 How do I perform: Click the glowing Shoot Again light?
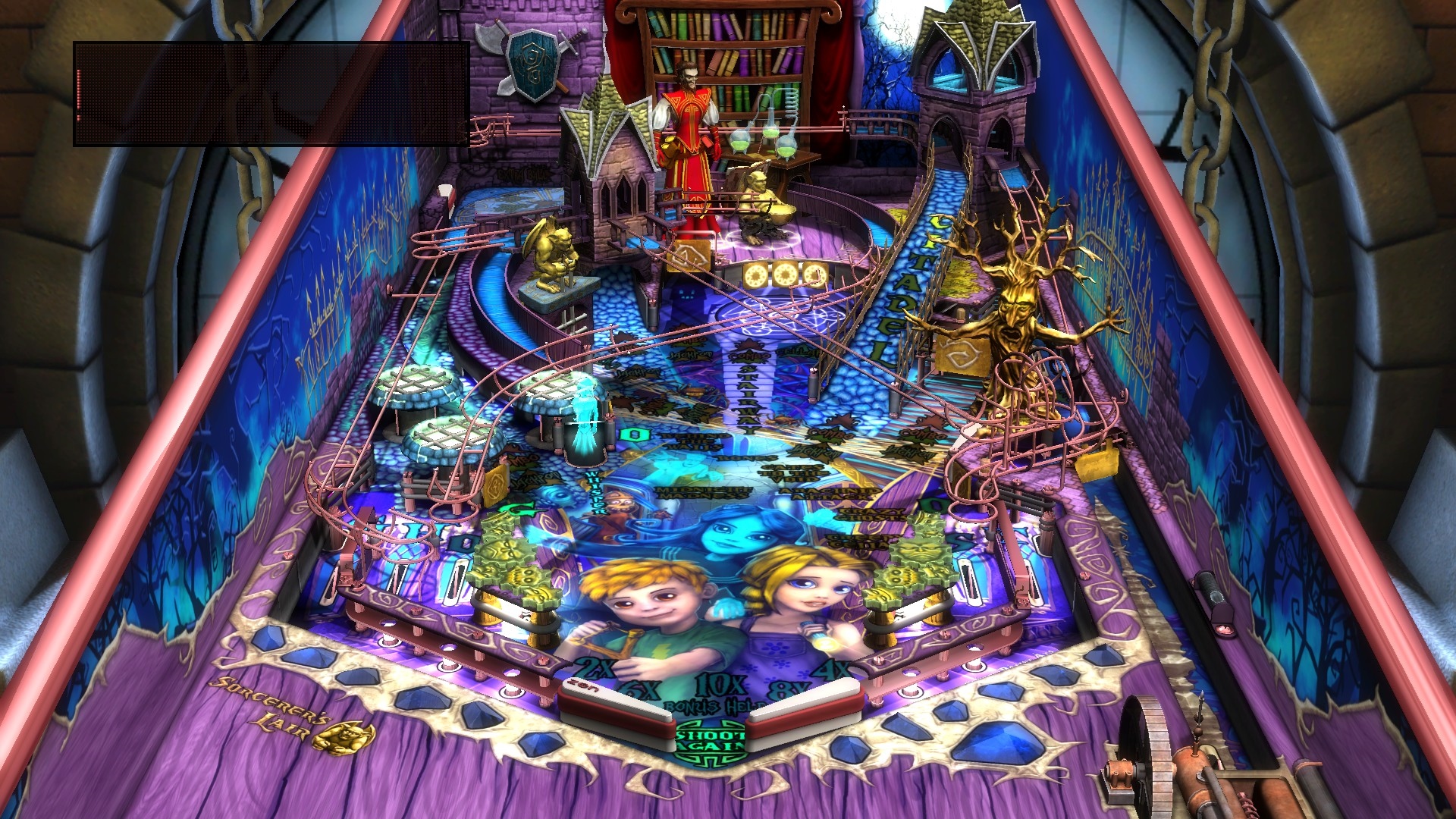point(711,741)
